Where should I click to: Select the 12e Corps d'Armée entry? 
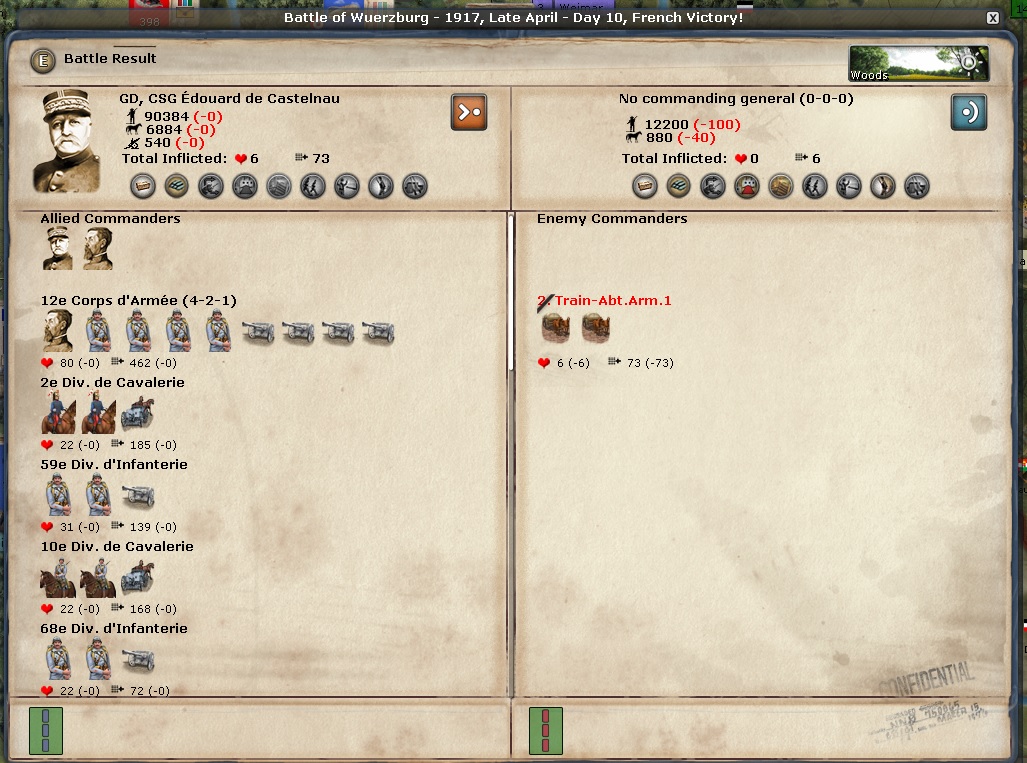point(138,301)
